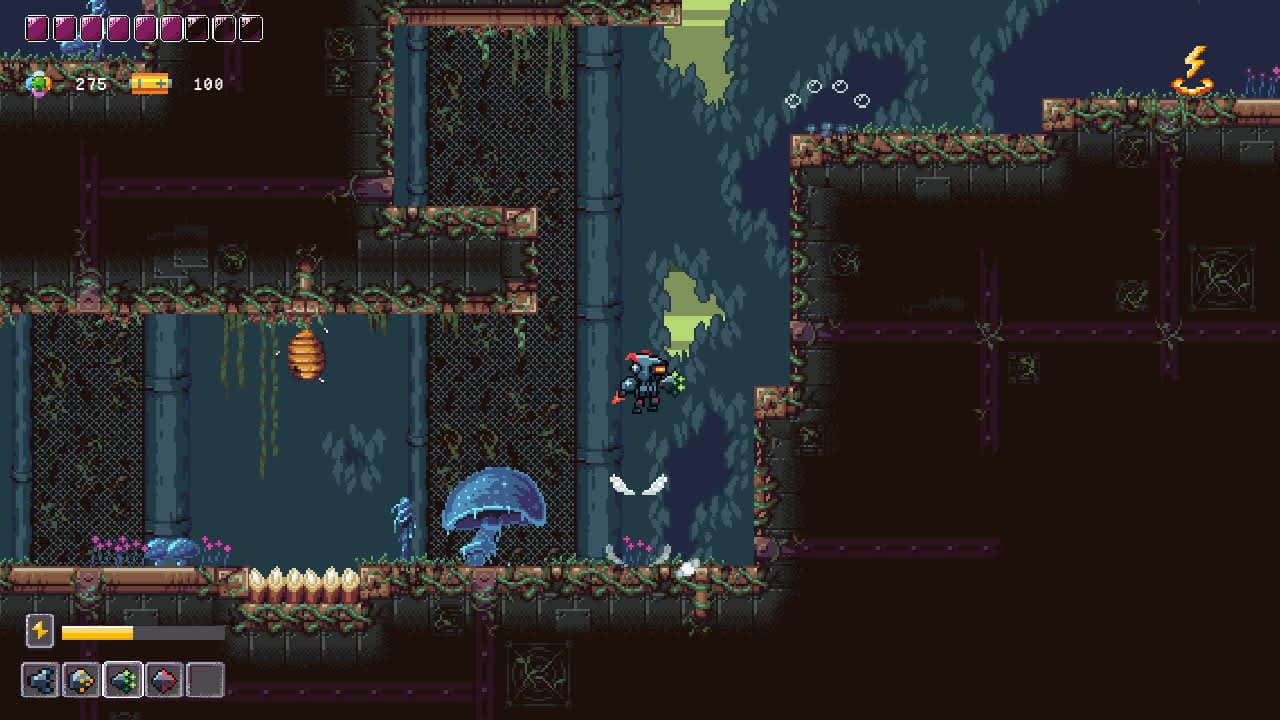1280x720 pixels.
Task: Choose the red crystal ability icon
Action: [163, 680]
